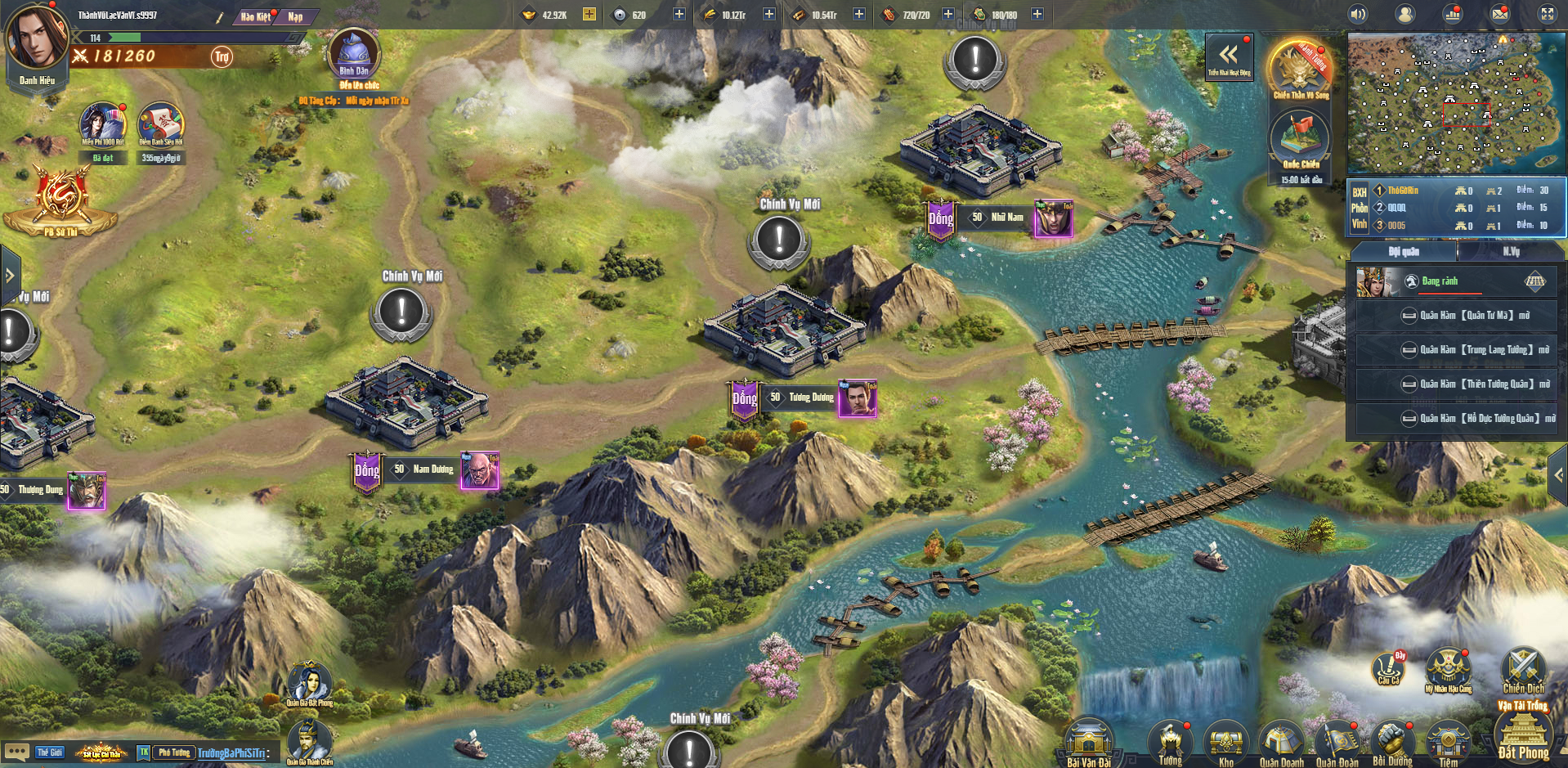Screen dimensions: 1568x768
Task: Open the Chiến Dịch crossed swords campaign
Action: 1523,671
